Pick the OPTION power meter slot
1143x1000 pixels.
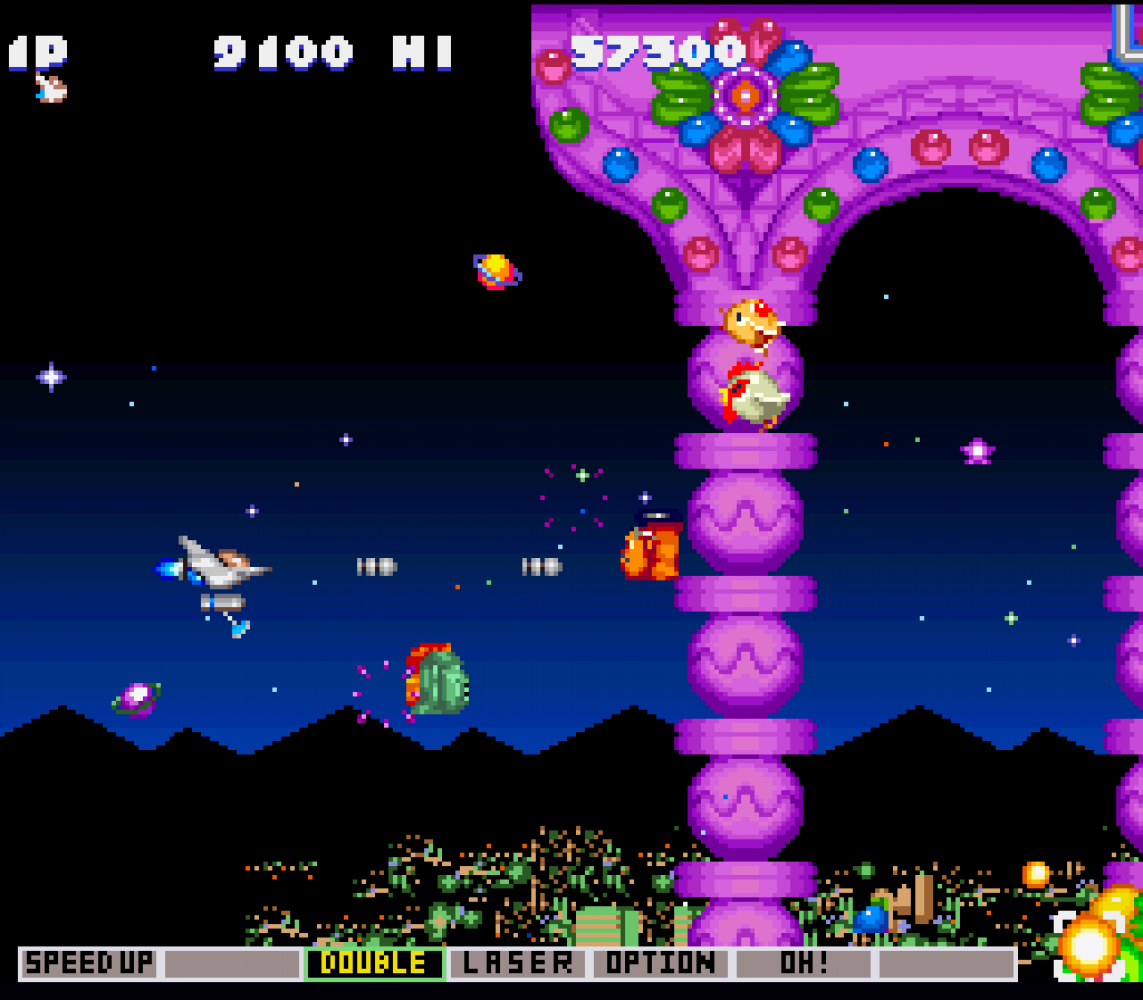pos(661,964)
